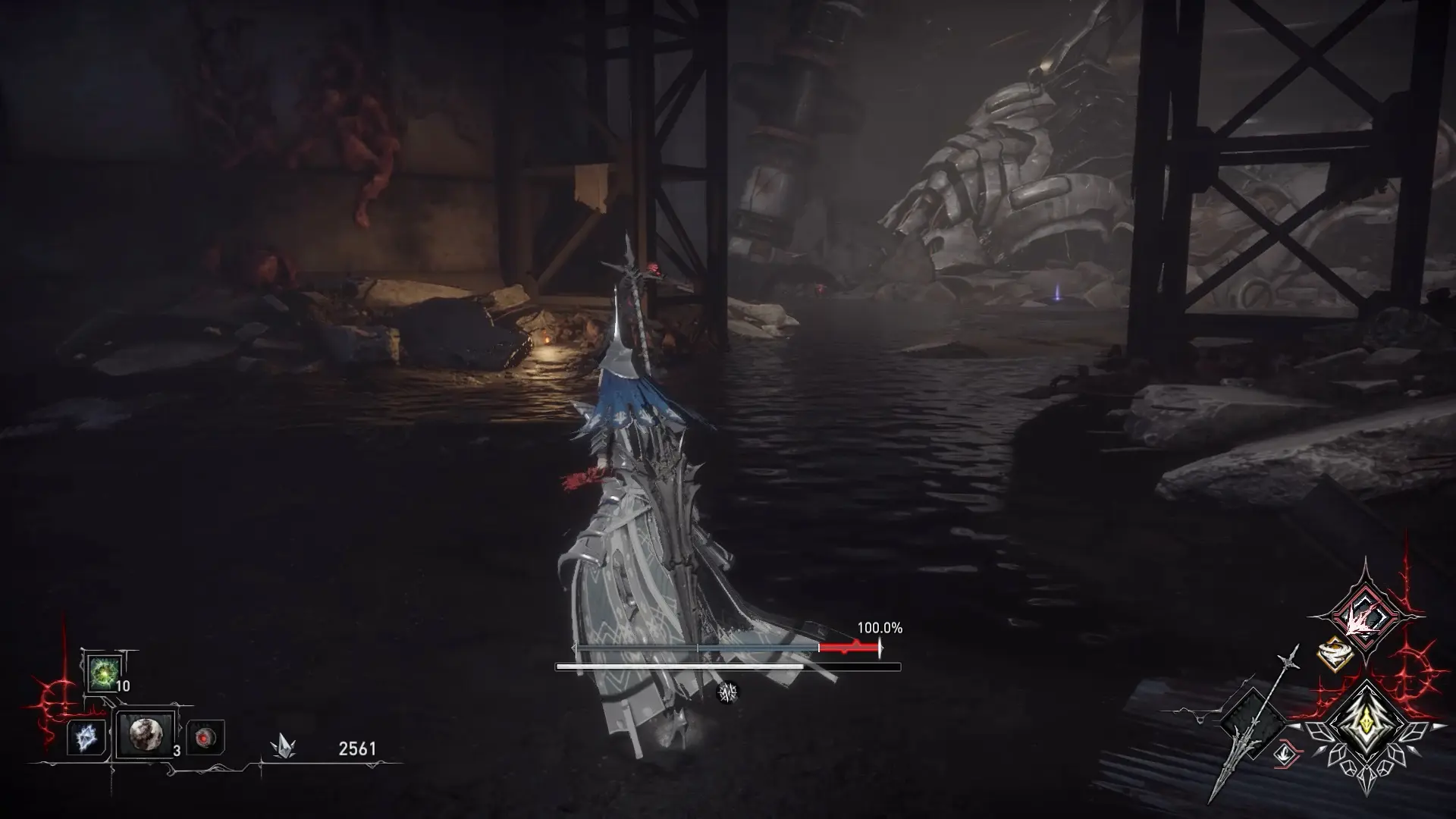Select the green orb item with count 10
The image size is (1456, 819).
point(102,672)
